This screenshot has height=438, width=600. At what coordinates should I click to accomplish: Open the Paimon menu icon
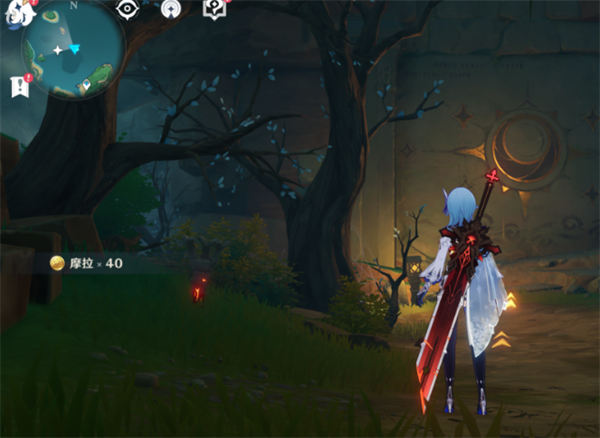pos(16,12)
